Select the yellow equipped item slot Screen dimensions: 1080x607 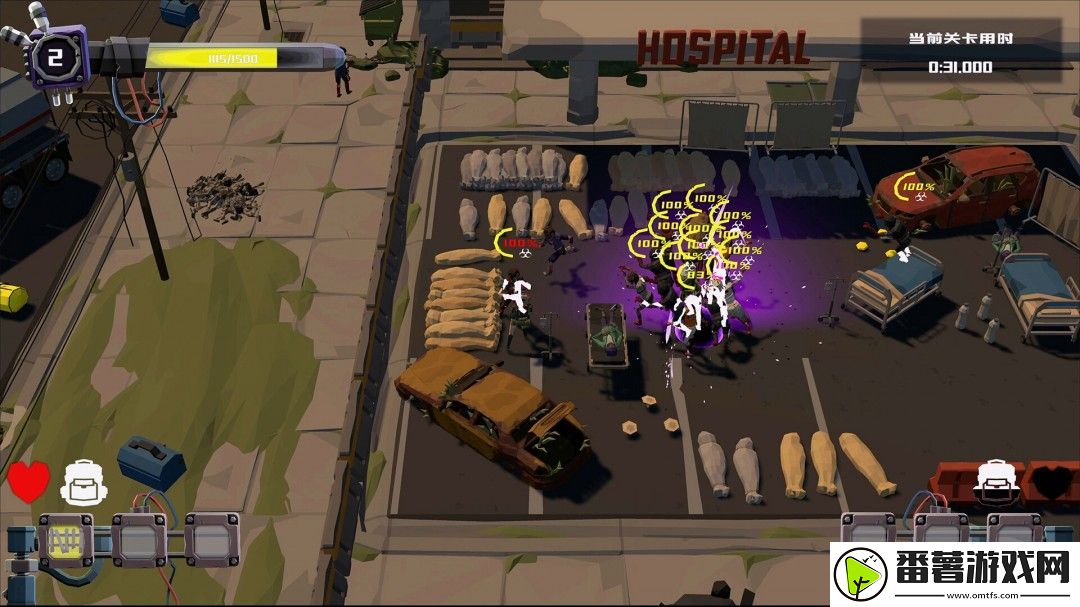[65, 539]
